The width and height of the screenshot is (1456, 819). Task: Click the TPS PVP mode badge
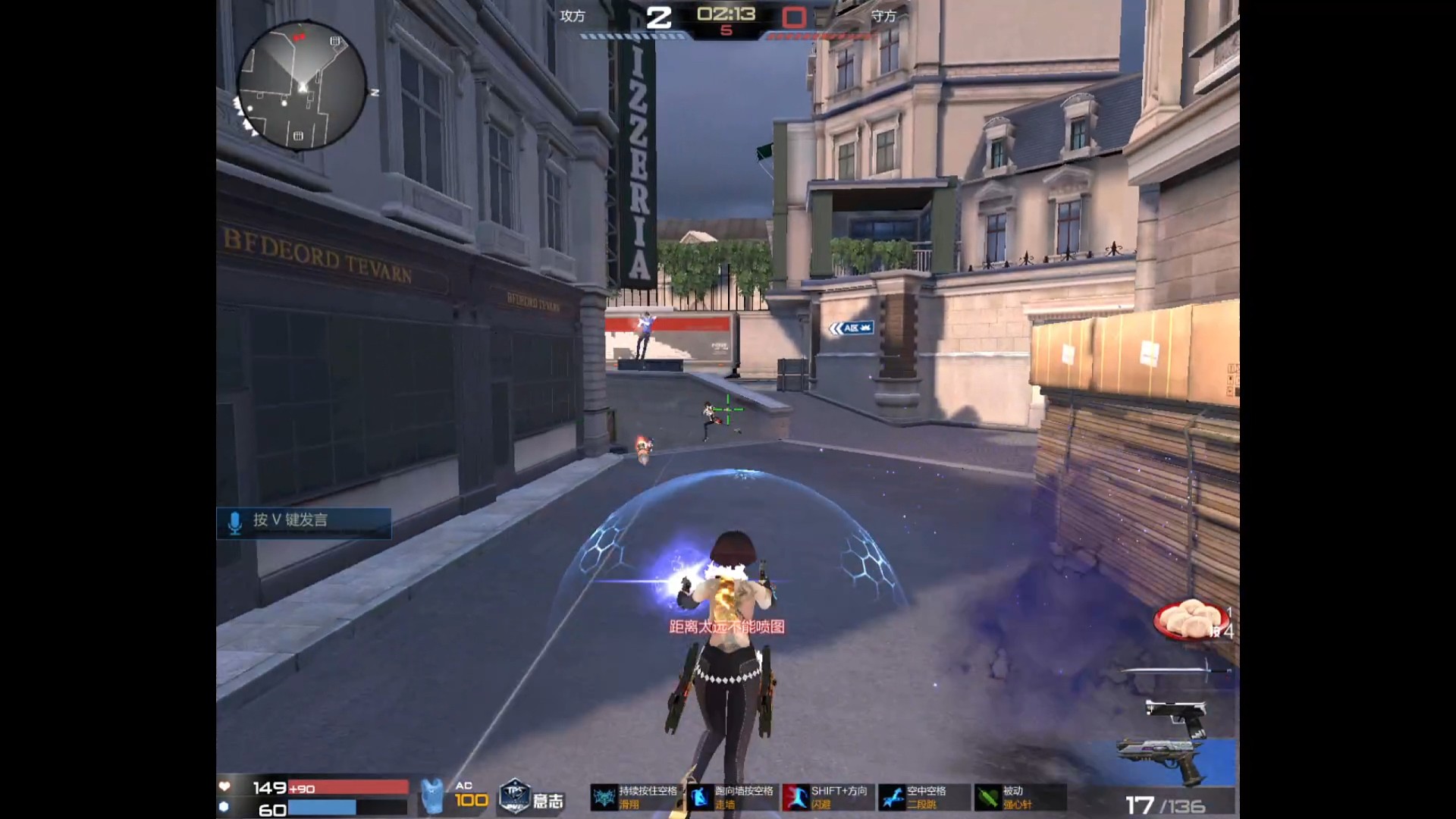pyautogui.click(x=514, y=798)
